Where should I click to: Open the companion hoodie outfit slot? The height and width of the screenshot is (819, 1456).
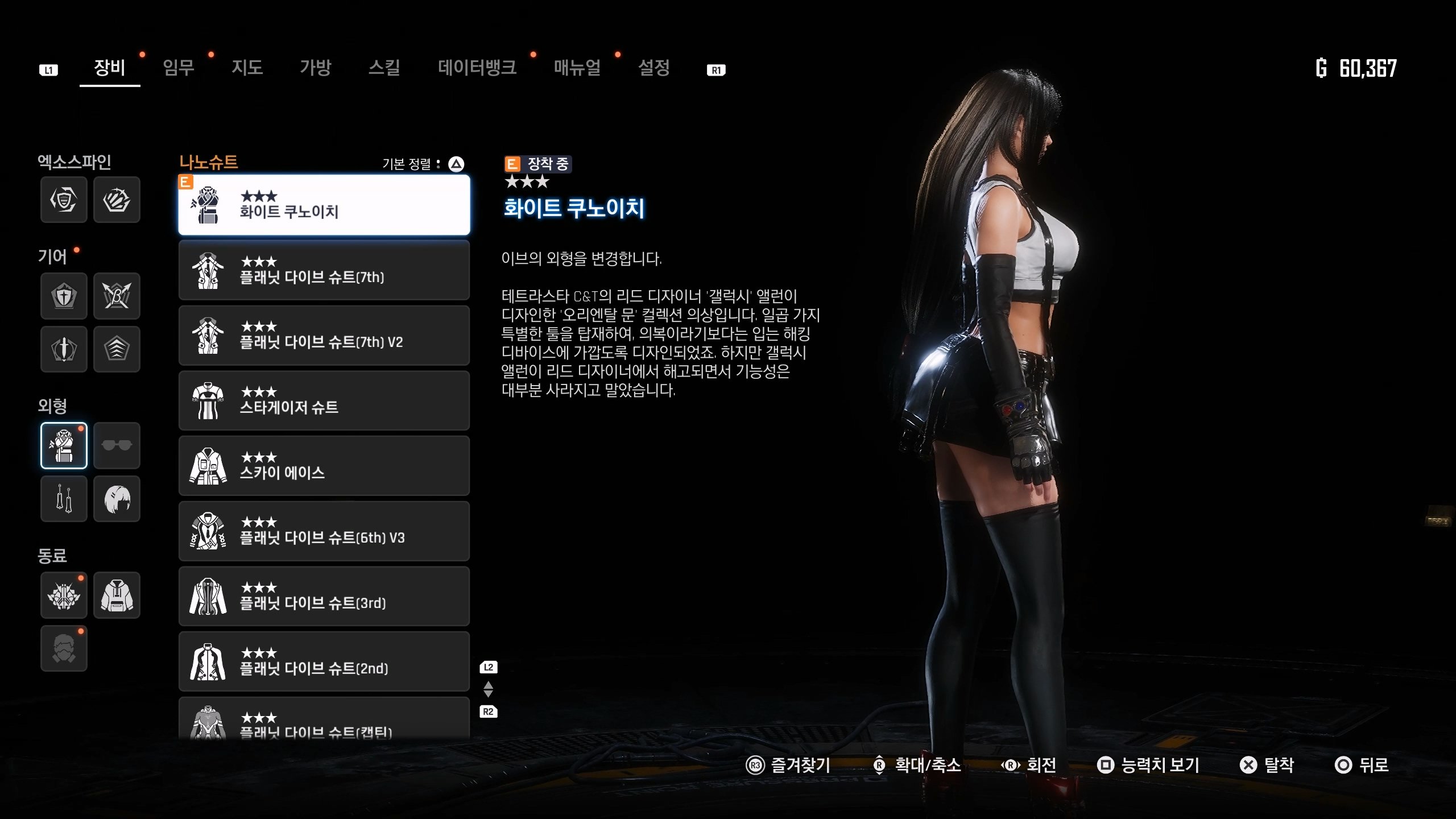tap(117, 595)
